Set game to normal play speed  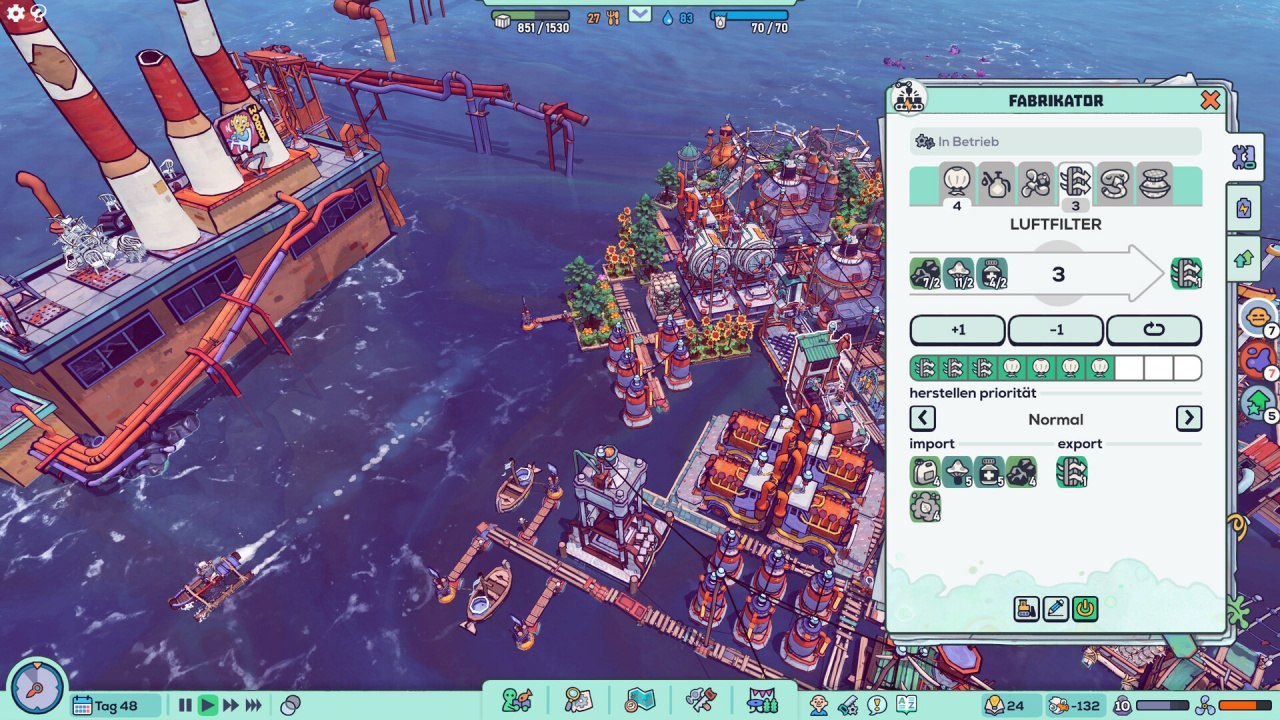point(208,705)
